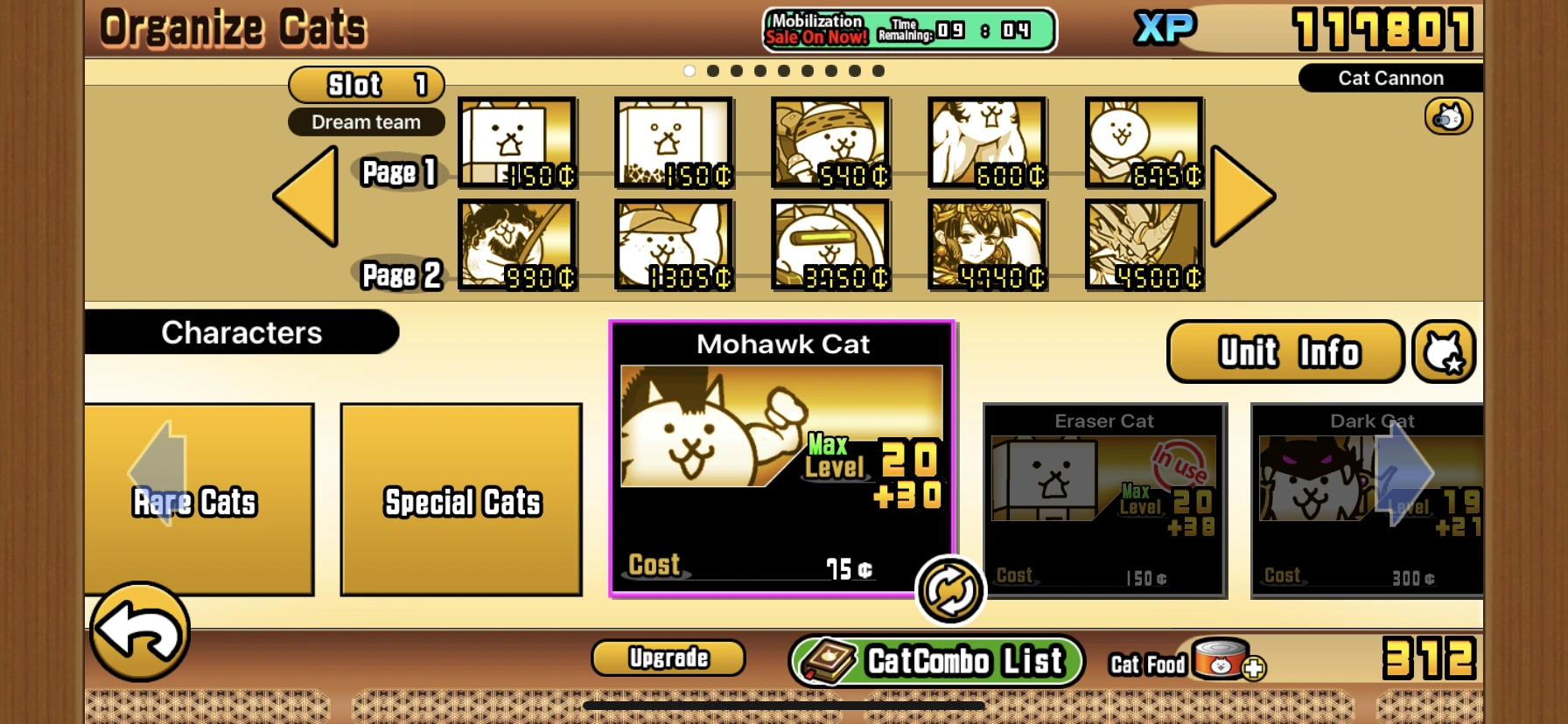
Task: Tap the Dream team slot name label
Action: point(366,122)
